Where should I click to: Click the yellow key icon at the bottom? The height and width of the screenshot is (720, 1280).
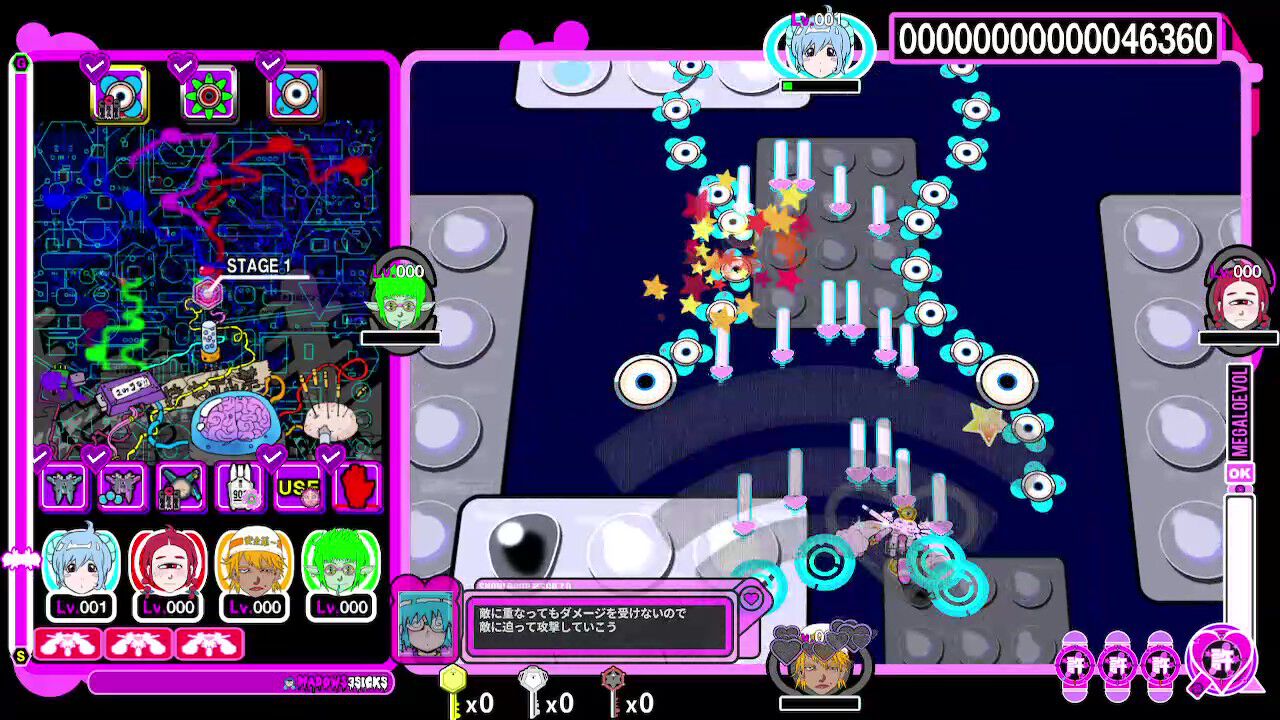click(455, 690)
